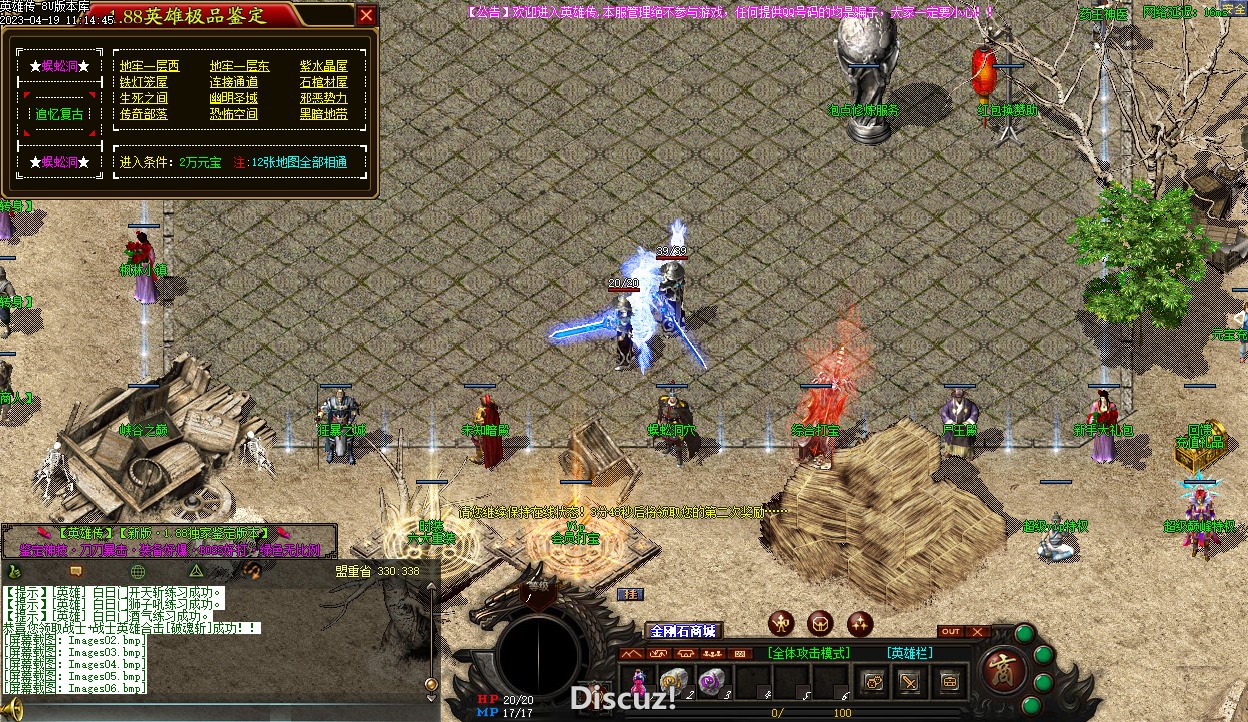Teleport to 黑暗地带
1248x722 pixels.
coord(324,114)
